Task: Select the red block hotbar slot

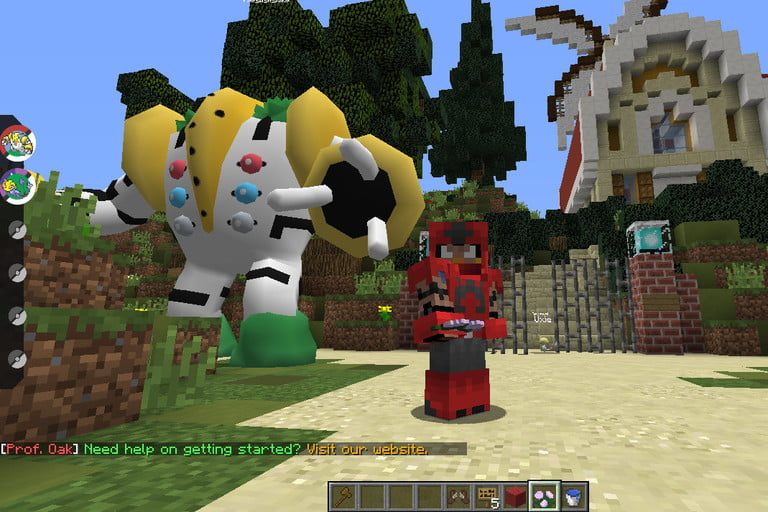Action: (517, 495)
